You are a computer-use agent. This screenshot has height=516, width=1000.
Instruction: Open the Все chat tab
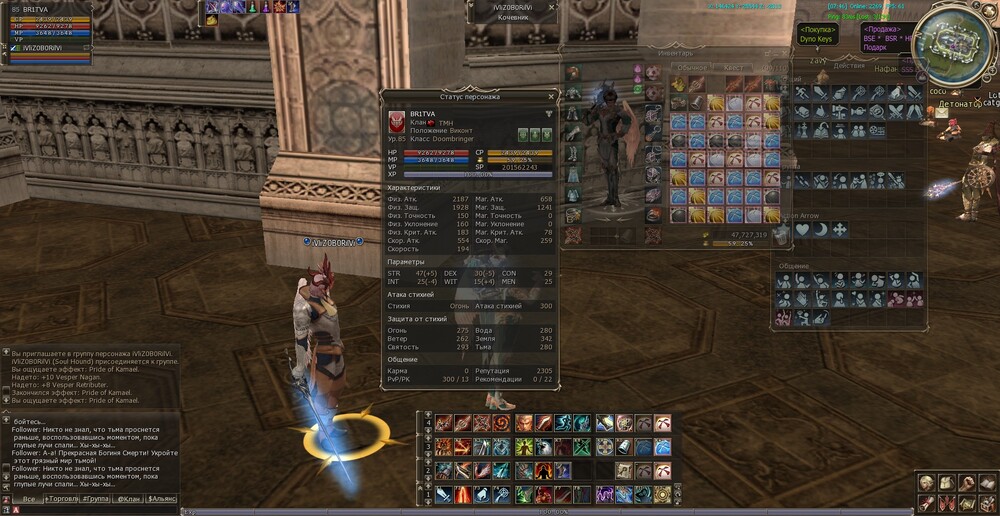pos(30,498)
